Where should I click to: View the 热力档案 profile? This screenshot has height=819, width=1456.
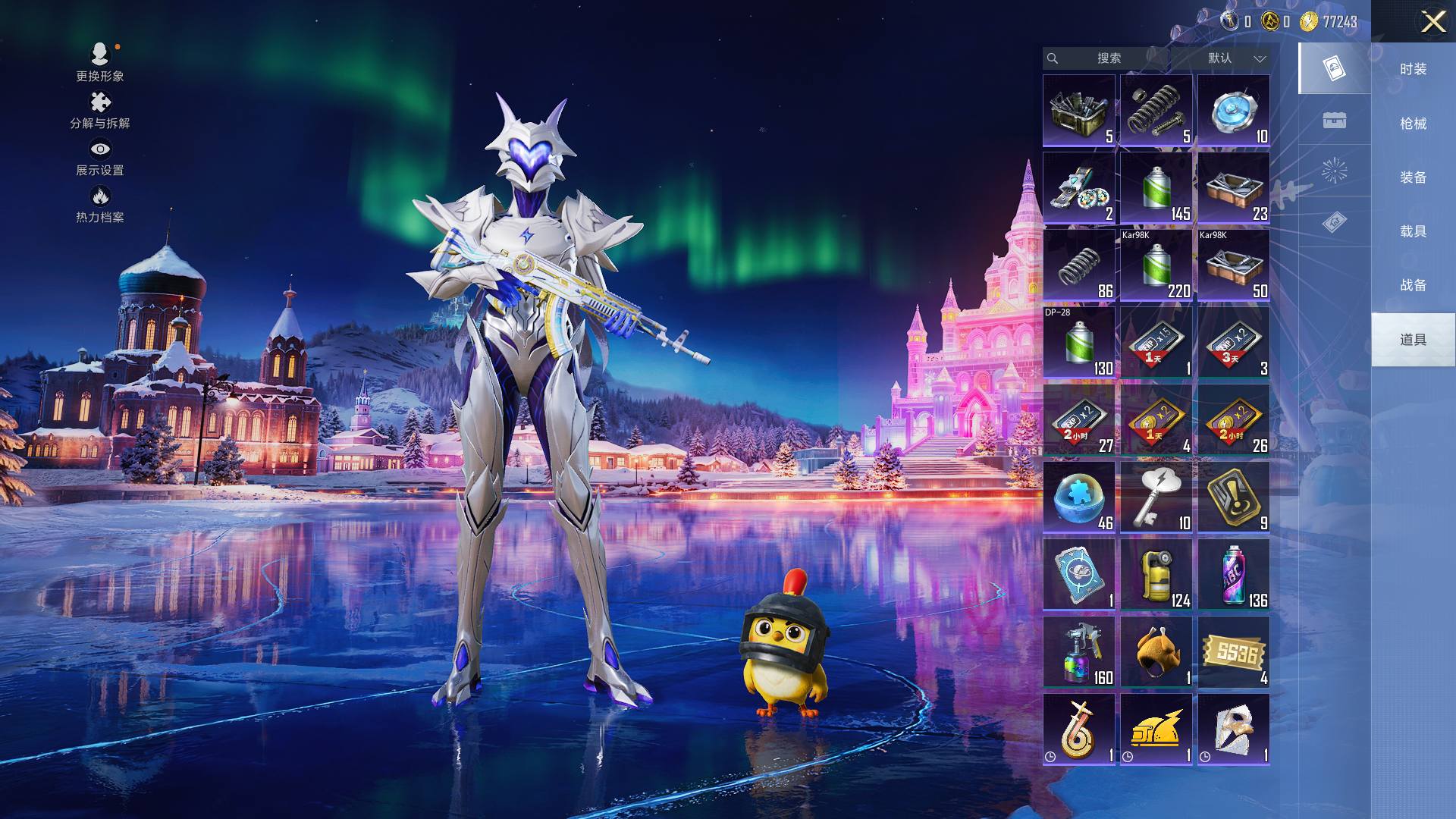[99, 205]
